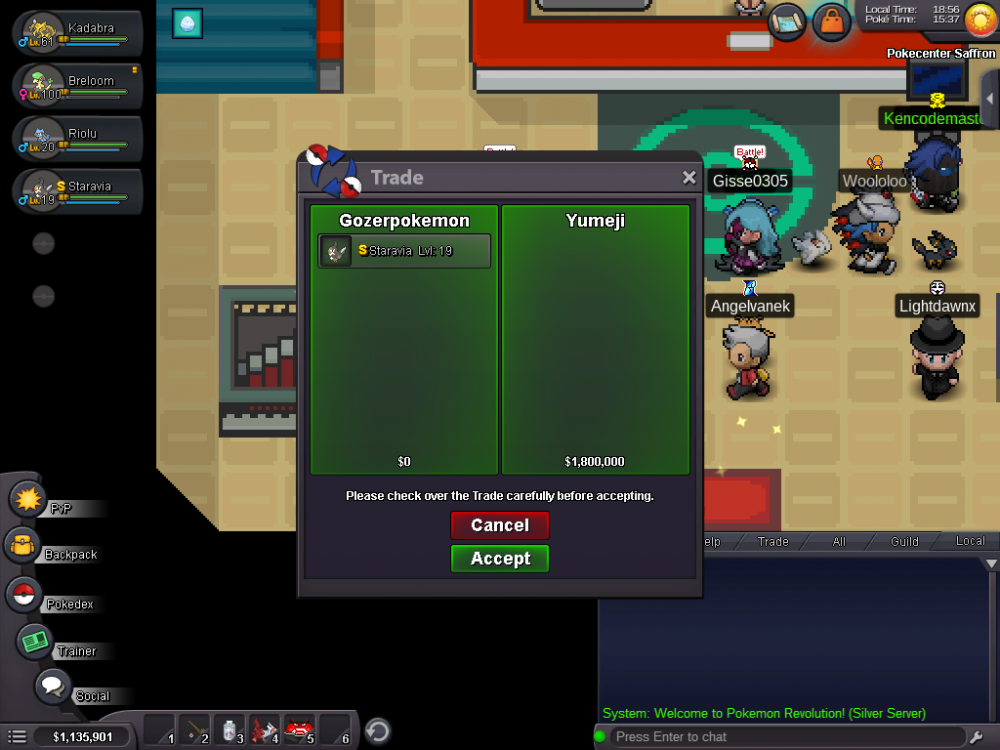Viewport: 1000px width, 750px height.
Task: Show the Trainer card
Action: [36, 641]
